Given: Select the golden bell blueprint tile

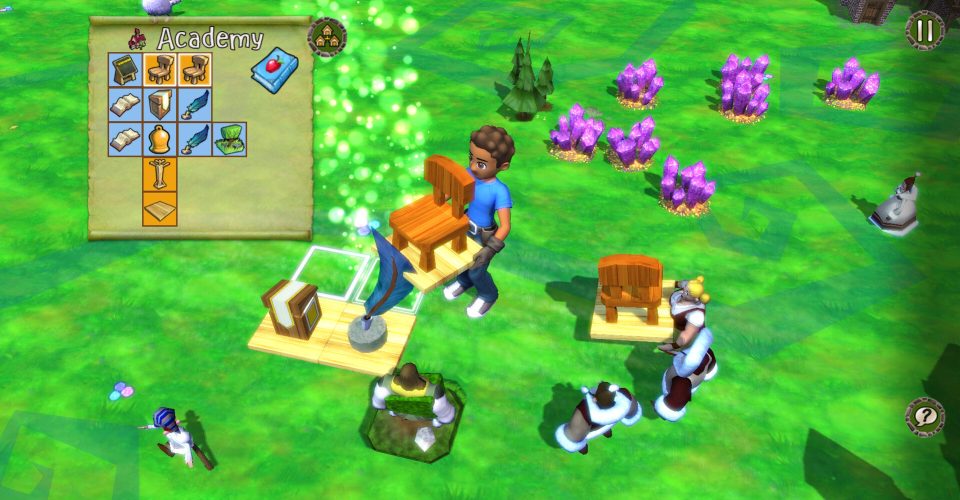Looking at the screenshot, I should pyautogui.click(x=160, y=139).
